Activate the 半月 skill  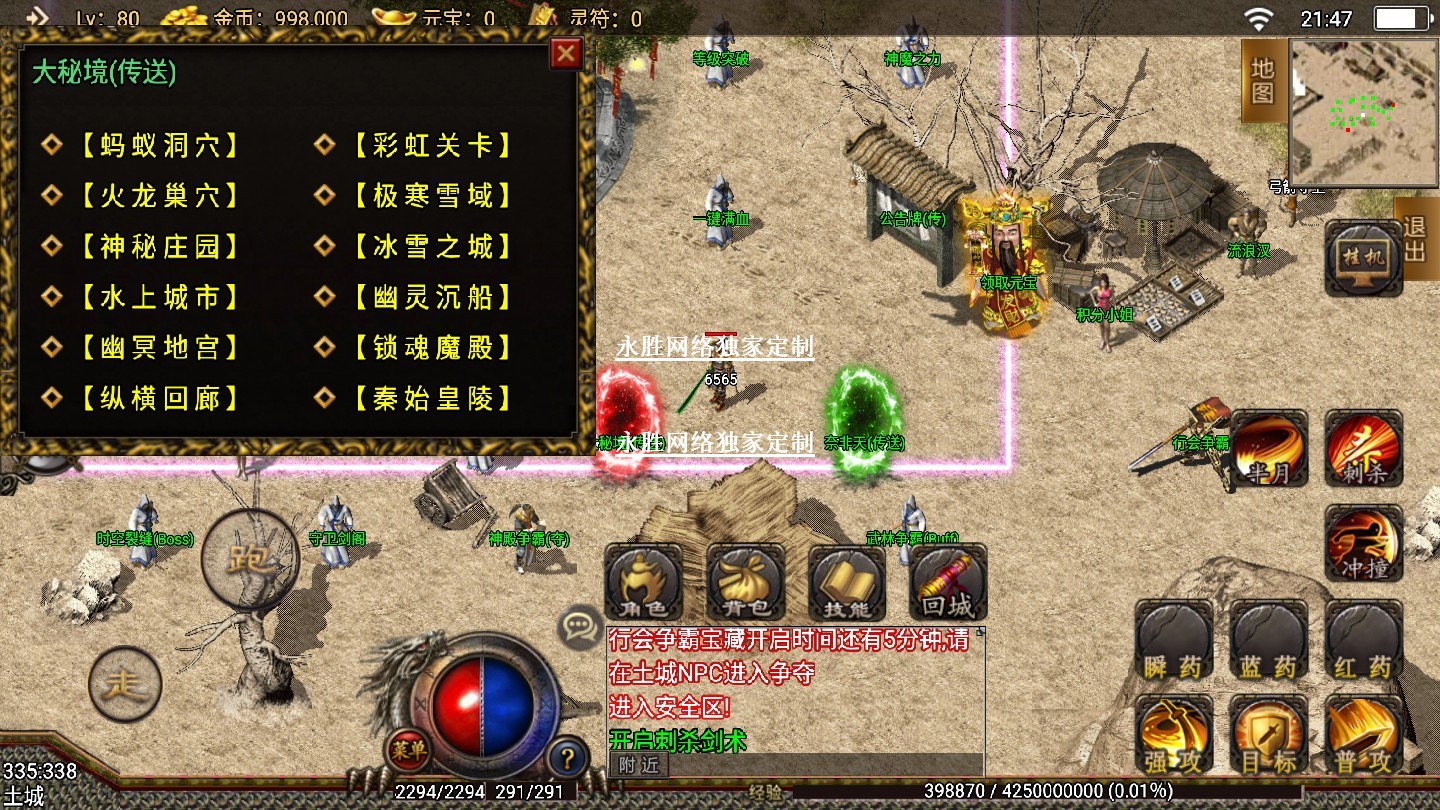(1268, 449)
